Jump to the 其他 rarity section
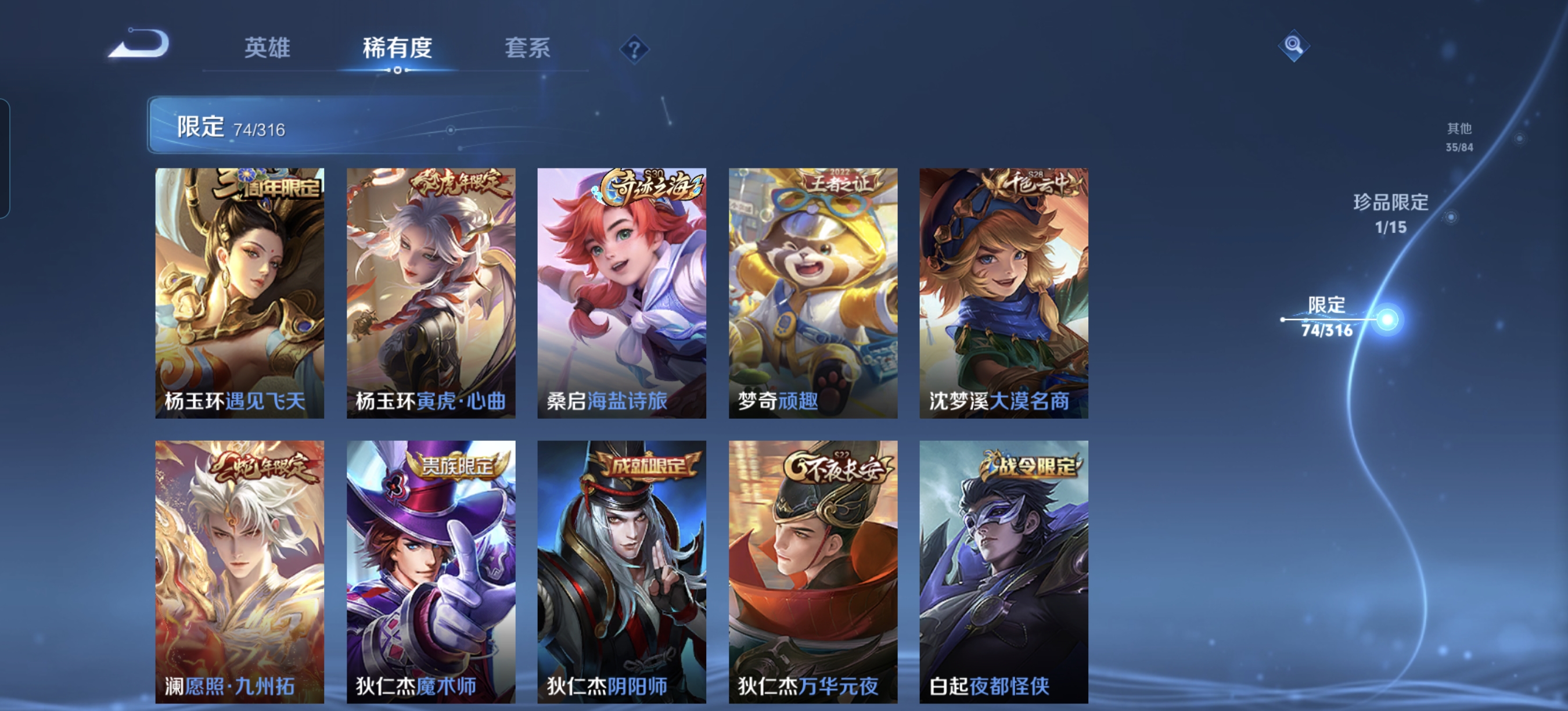 (x=1459, y=137)
